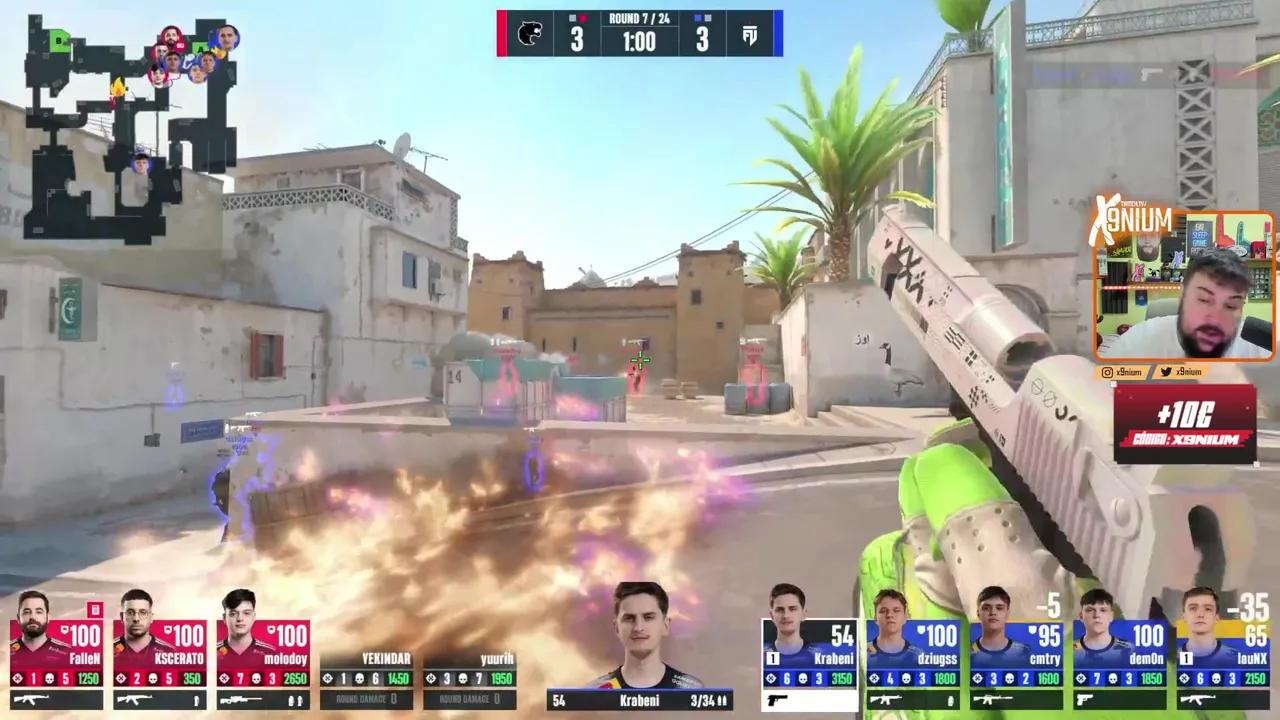Click the defuse kit icon on Krabeni's panel
Screen dimensions: 1280x720
point(772,659)
